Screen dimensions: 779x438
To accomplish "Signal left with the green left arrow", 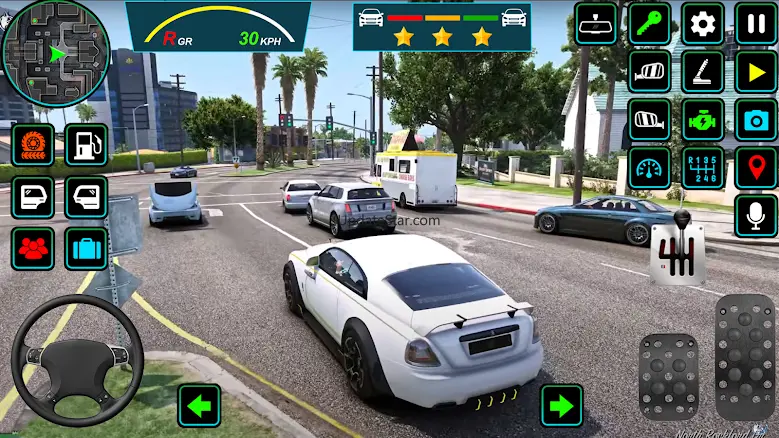I will tap(199, 405).
